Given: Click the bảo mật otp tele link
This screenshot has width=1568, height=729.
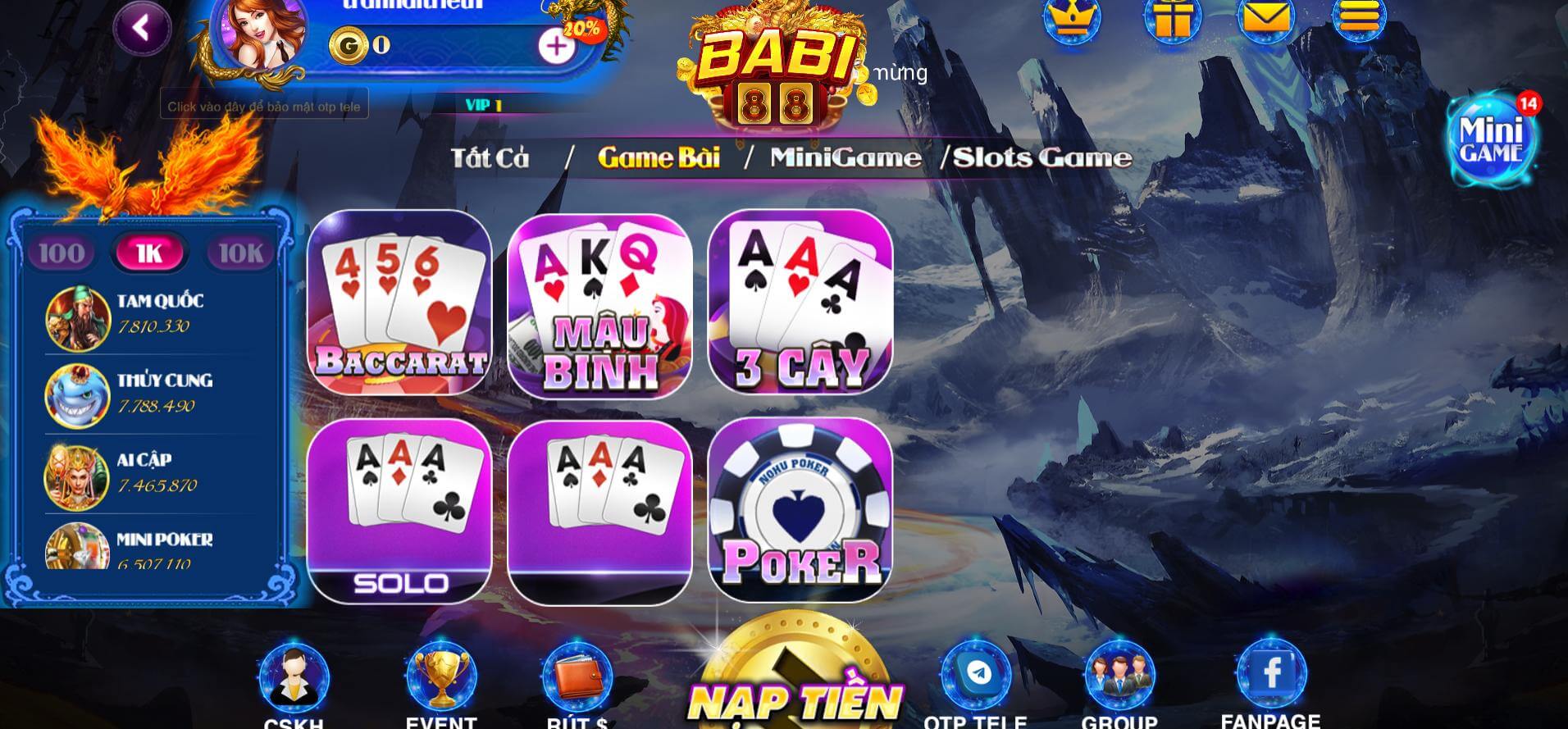Looking at the screenshot, I should (x=264, y=105).
